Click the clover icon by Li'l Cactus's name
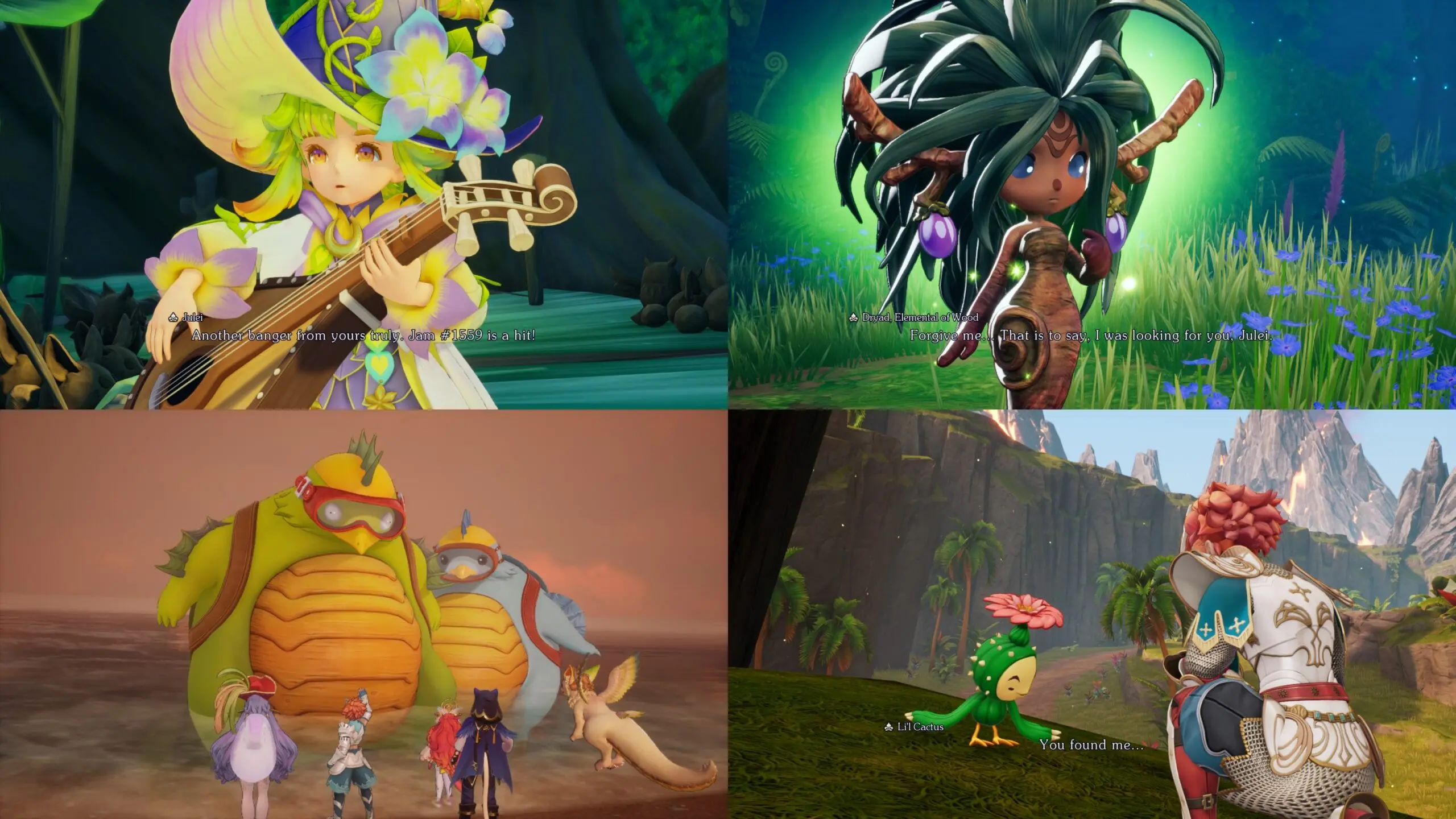The width and height of the screenshot is (1456, 819). pos(888,727)
